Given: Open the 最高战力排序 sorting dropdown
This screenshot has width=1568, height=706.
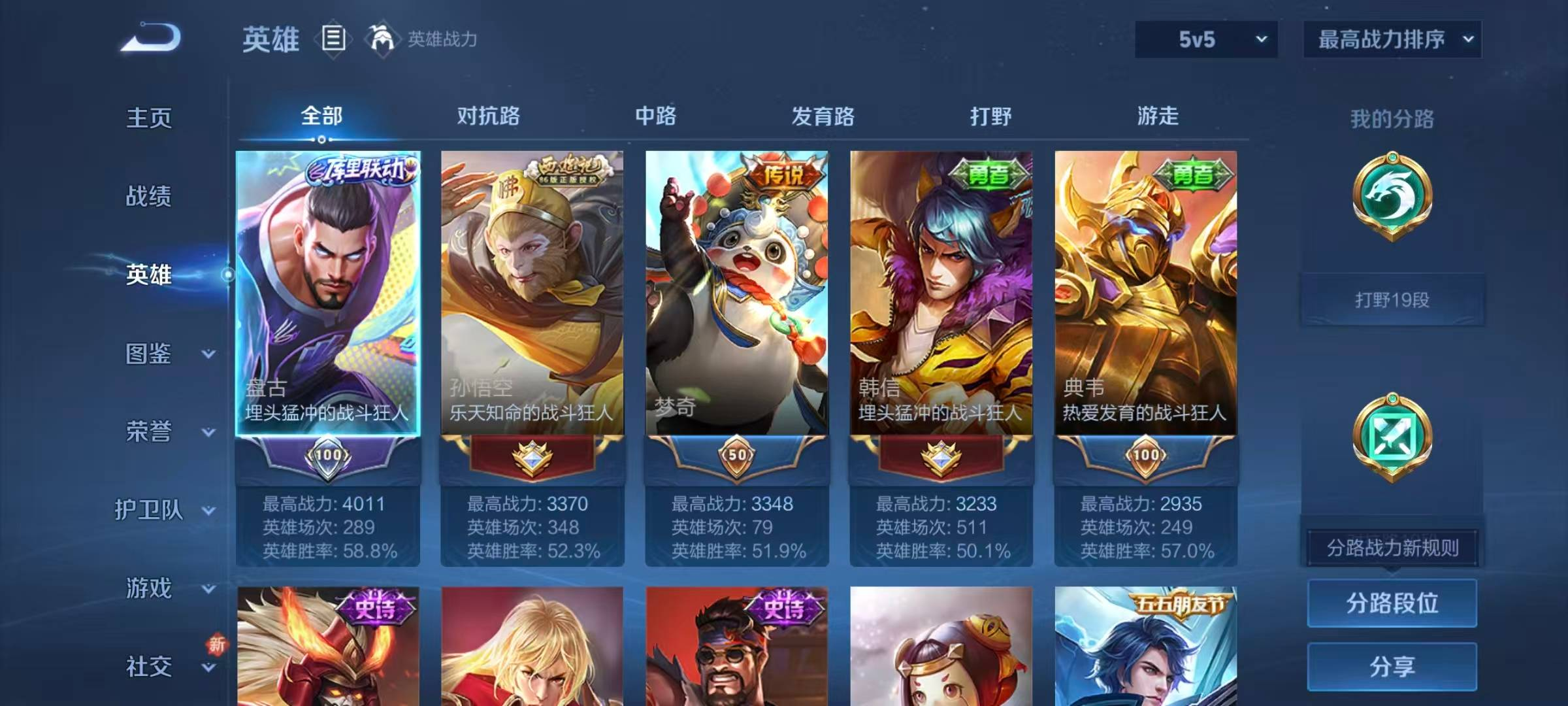Looking at the screenshot, I should click(x=1390, y=39).
